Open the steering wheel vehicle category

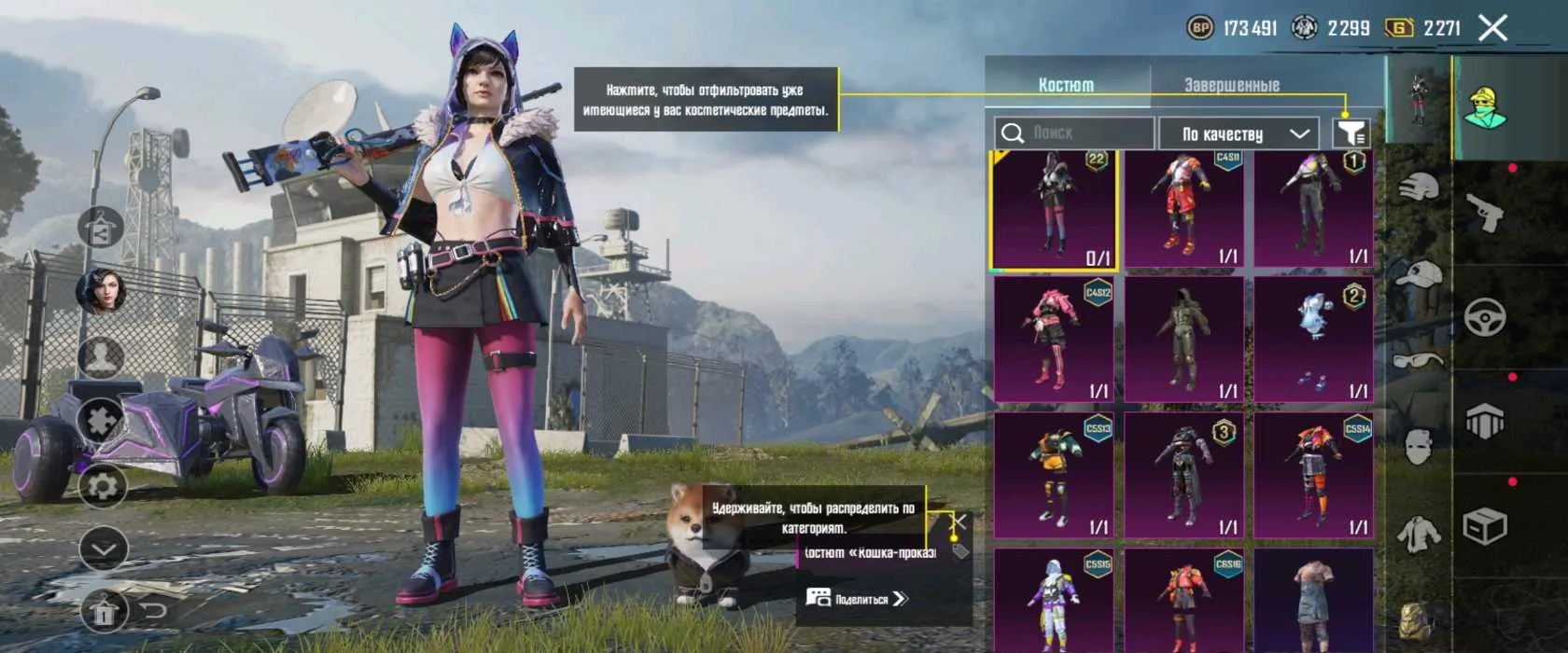1484,318
